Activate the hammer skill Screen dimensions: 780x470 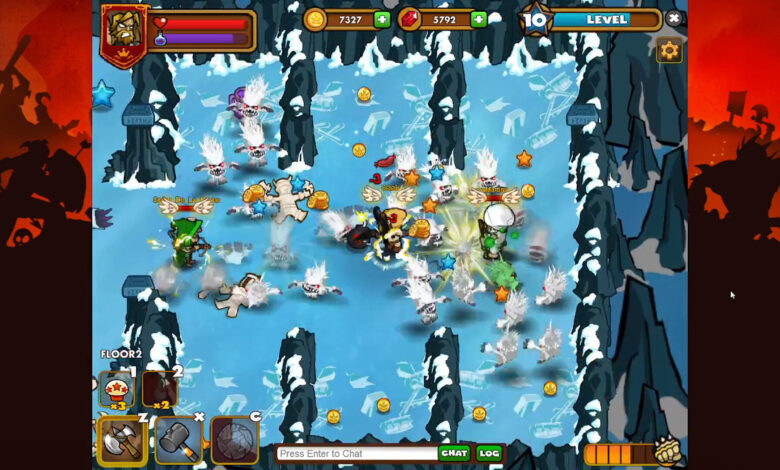pyautogui.click(x=178, y=439)
